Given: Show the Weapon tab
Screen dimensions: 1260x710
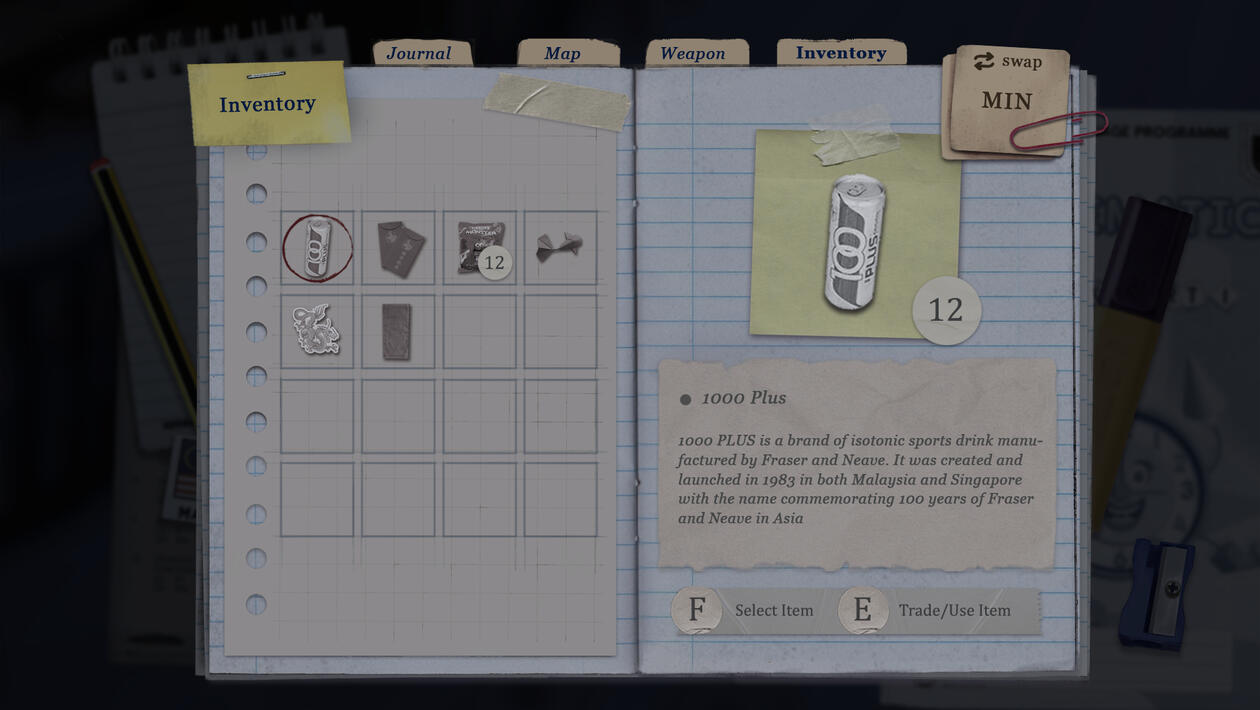Looking at the screenshot, I should coord(692,54).
